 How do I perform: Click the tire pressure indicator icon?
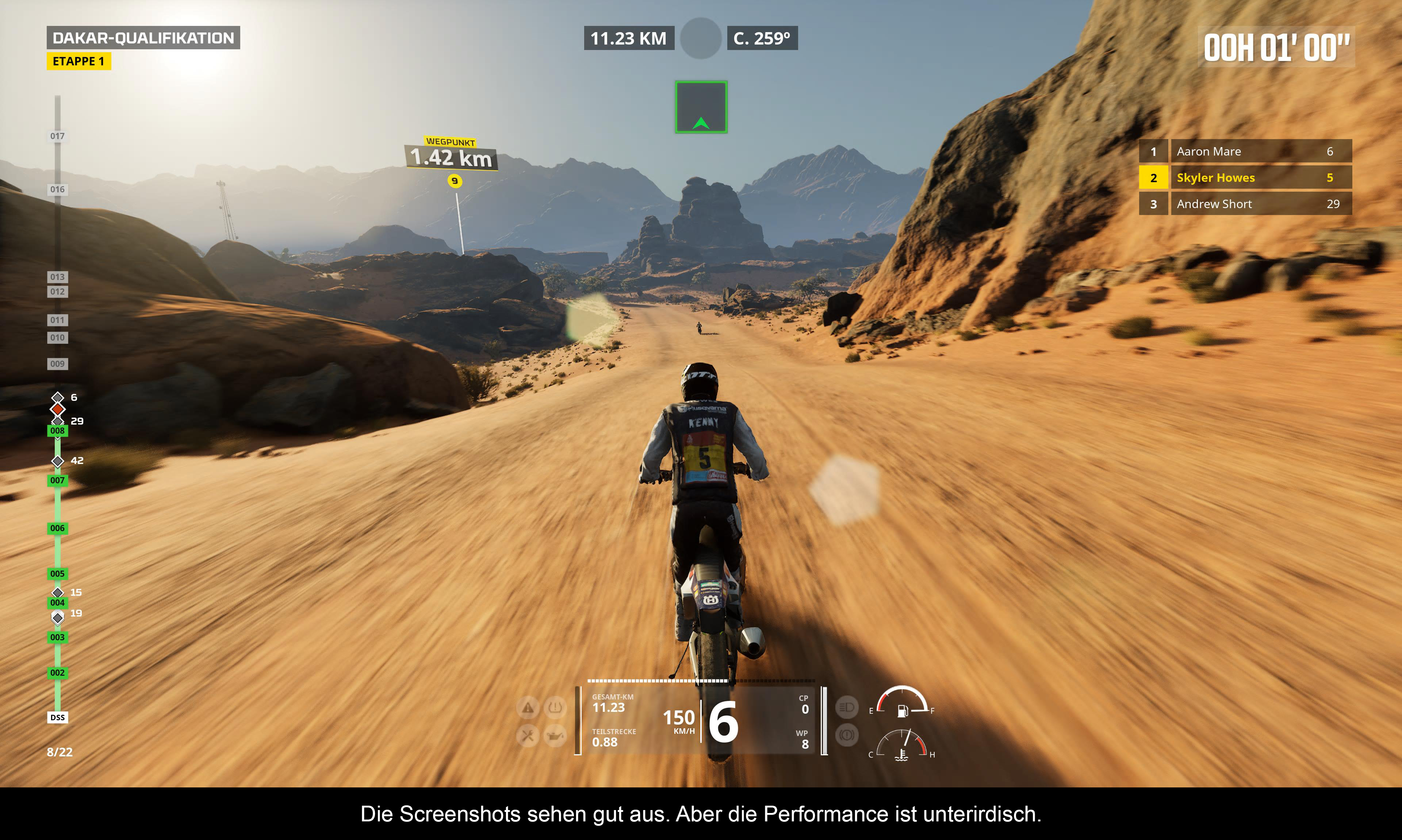pos(555,707)
